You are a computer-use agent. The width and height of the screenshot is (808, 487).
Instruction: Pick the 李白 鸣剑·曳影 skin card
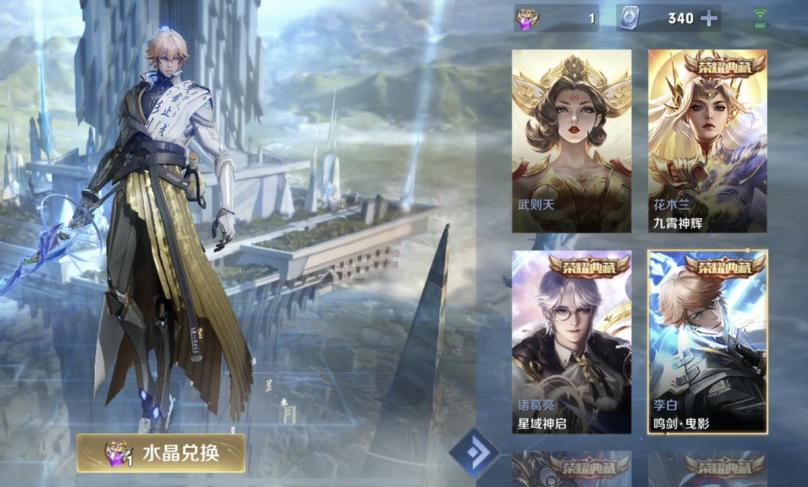707,341
